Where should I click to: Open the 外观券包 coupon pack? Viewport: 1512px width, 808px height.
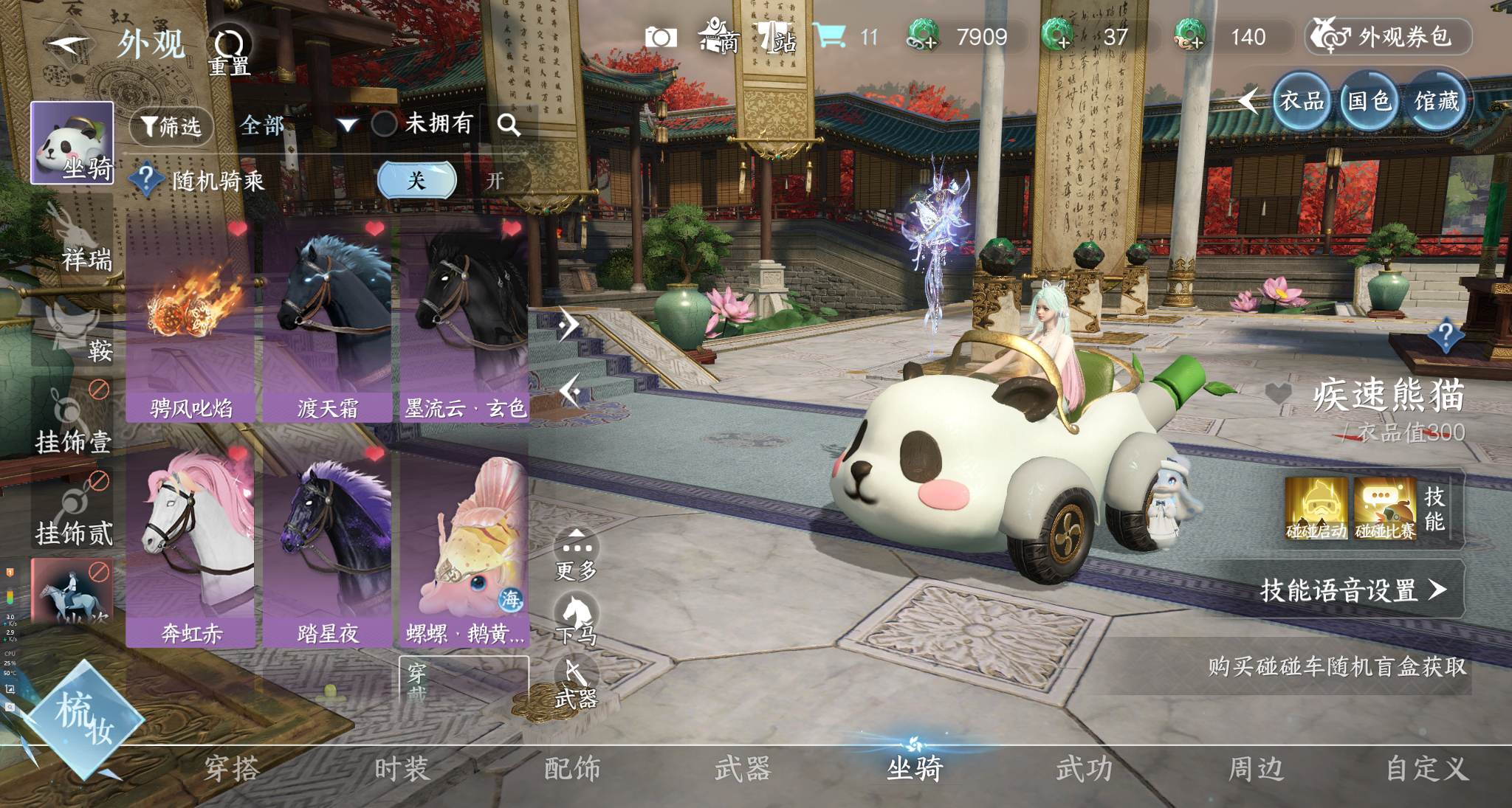pyautogui.click(x=1388, y=37)
